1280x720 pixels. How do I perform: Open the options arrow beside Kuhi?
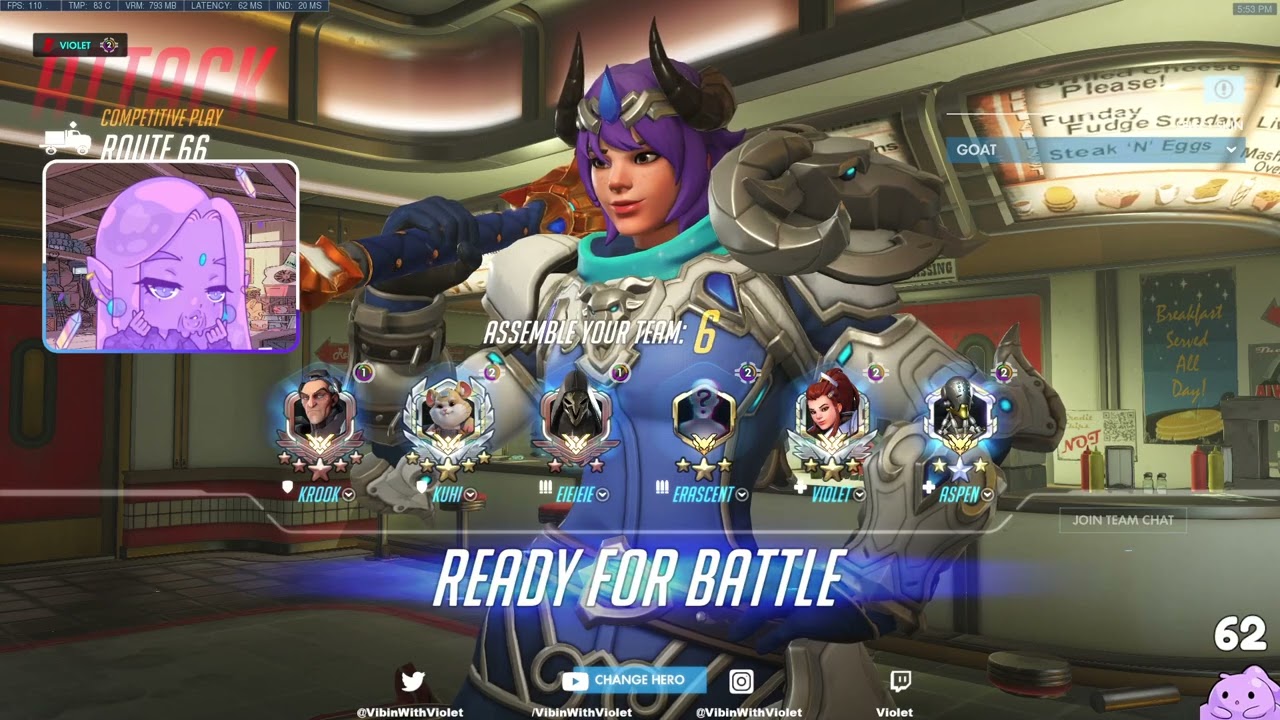click(470, 494)
